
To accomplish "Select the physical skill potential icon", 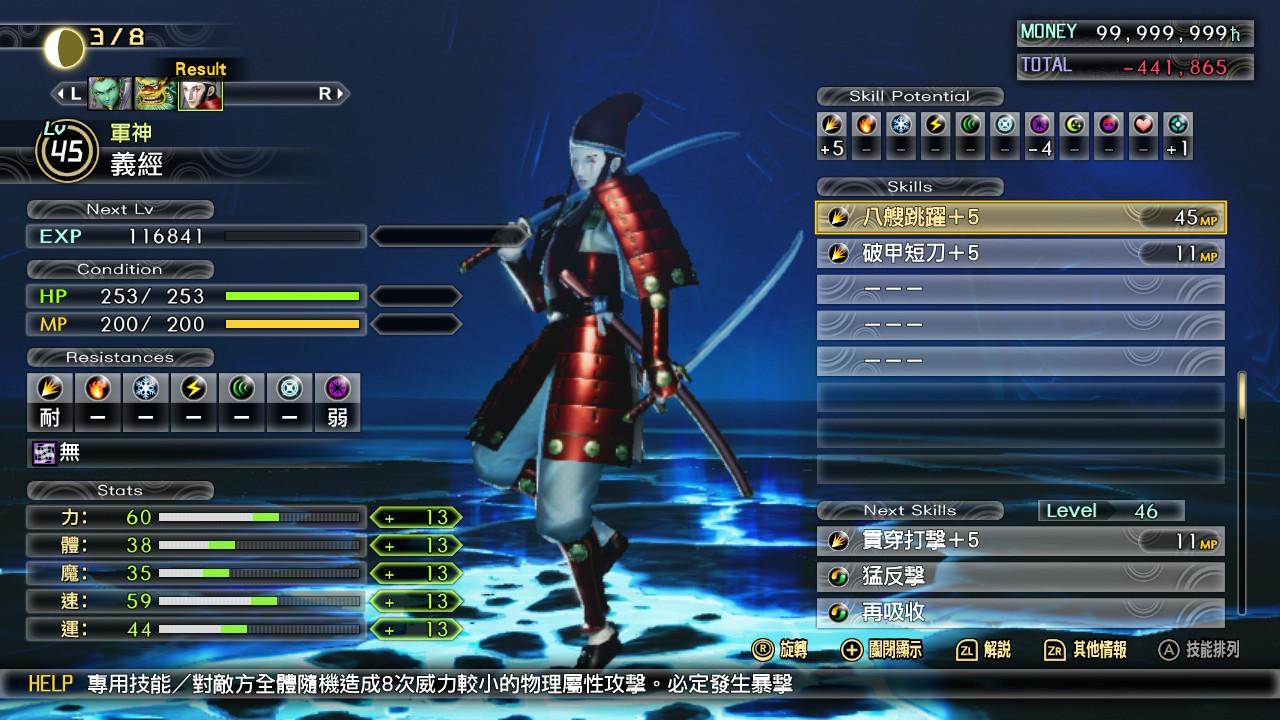I will pos(832,125).
